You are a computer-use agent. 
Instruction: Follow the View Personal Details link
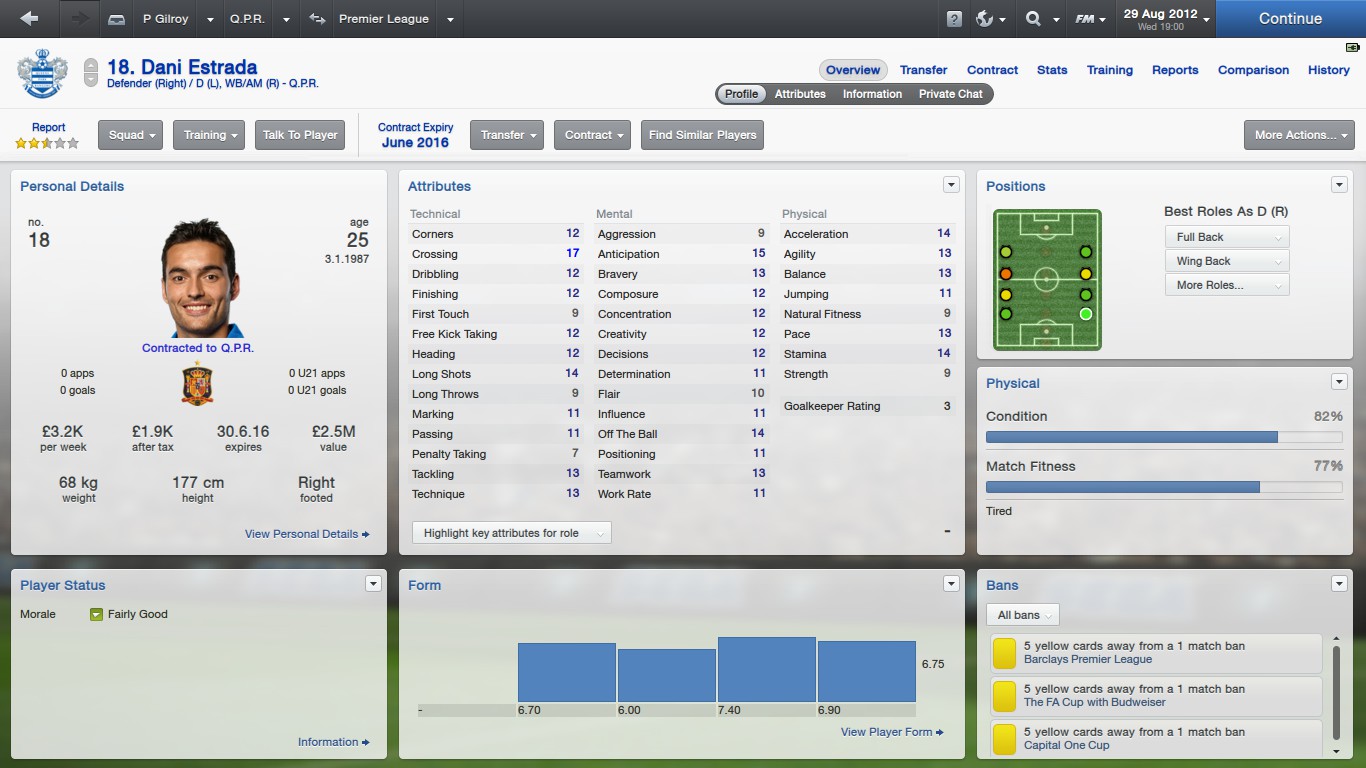pos(307,534)
